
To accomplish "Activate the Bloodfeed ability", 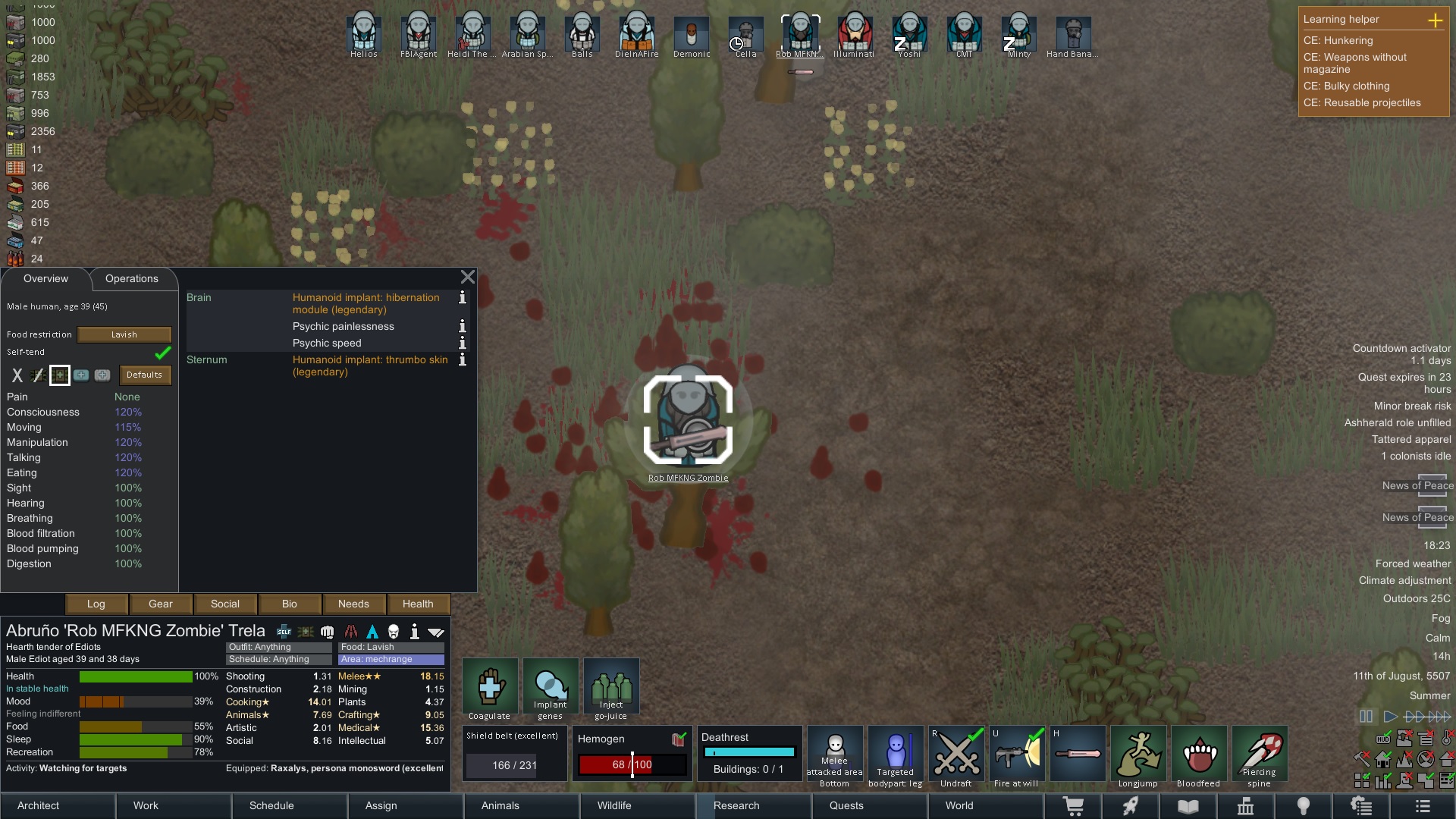I will pos(1199,755).
